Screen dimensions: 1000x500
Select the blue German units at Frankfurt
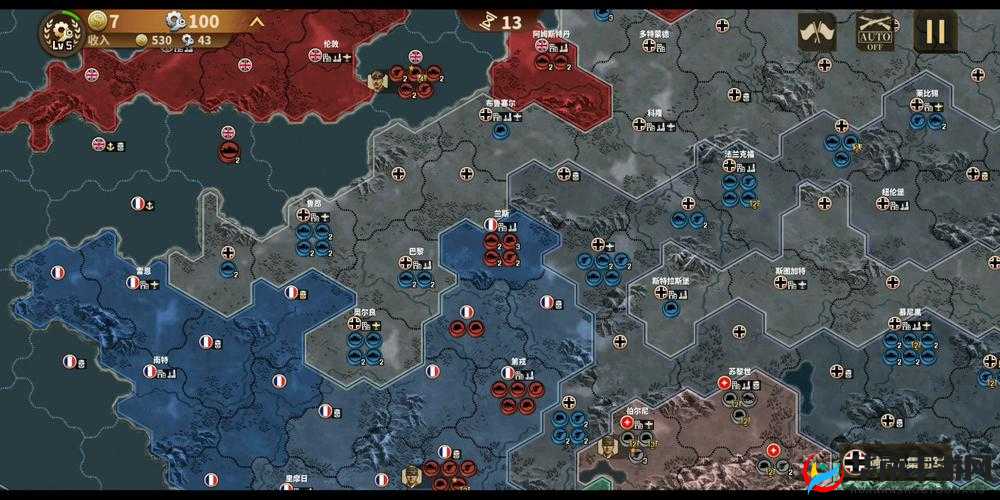pos(740,189)
